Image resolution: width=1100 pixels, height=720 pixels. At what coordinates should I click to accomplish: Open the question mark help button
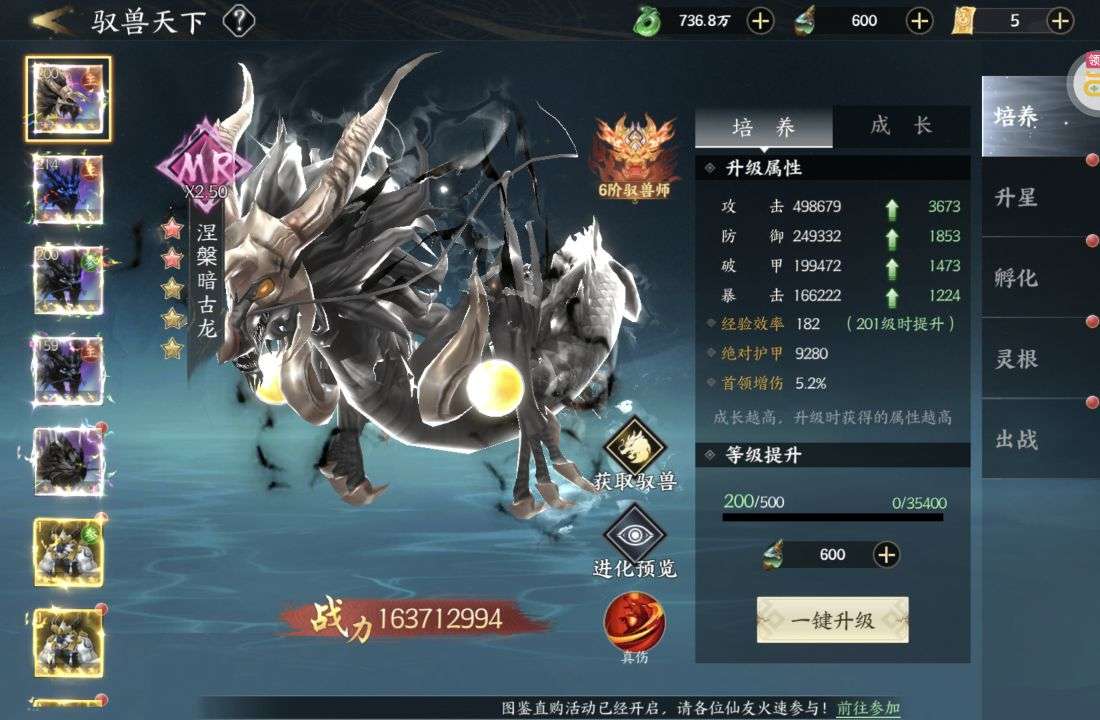(x=238, y=20)
